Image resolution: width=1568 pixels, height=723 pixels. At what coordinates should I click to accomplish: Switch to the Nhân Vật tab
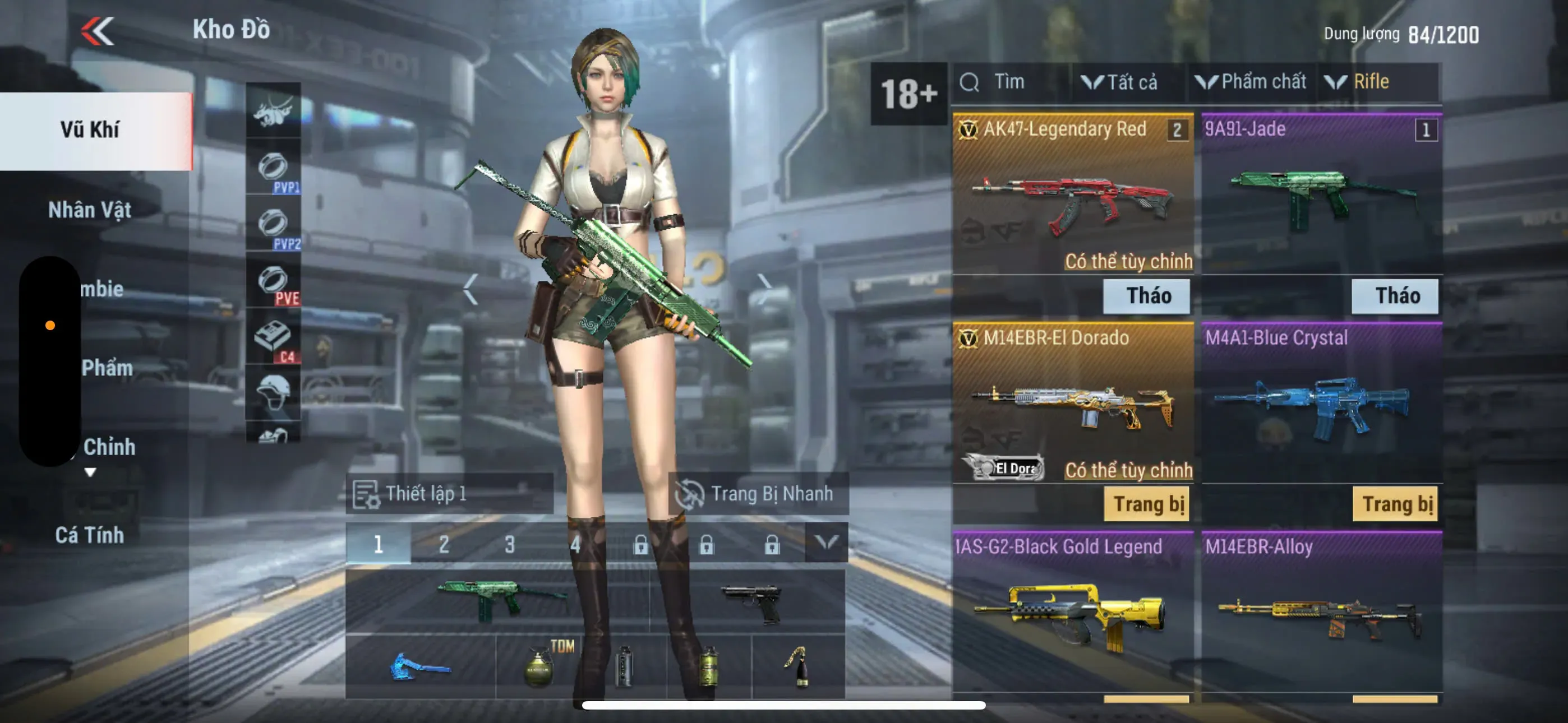pos(90,210)
